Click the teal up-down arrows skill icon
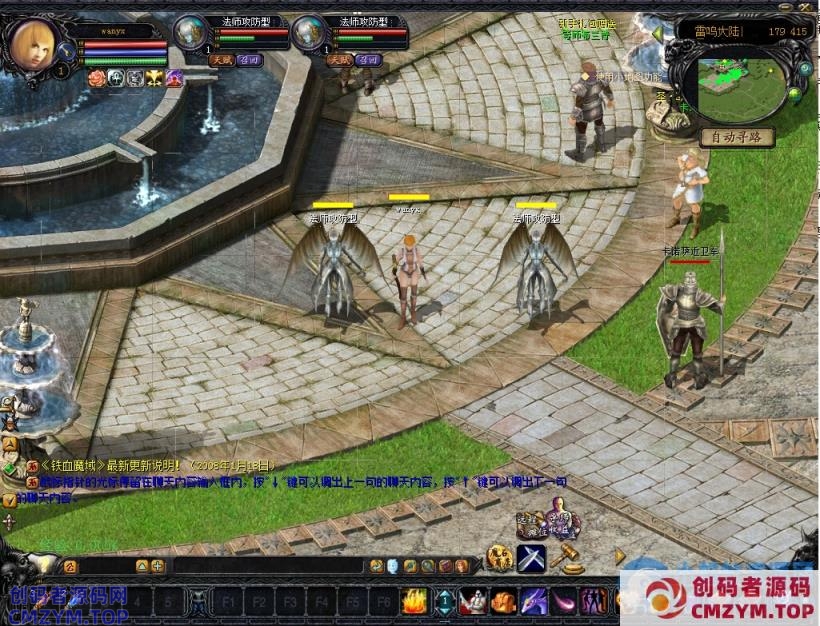The width and height of the screenshot is (820, 626). pos(444,601)
